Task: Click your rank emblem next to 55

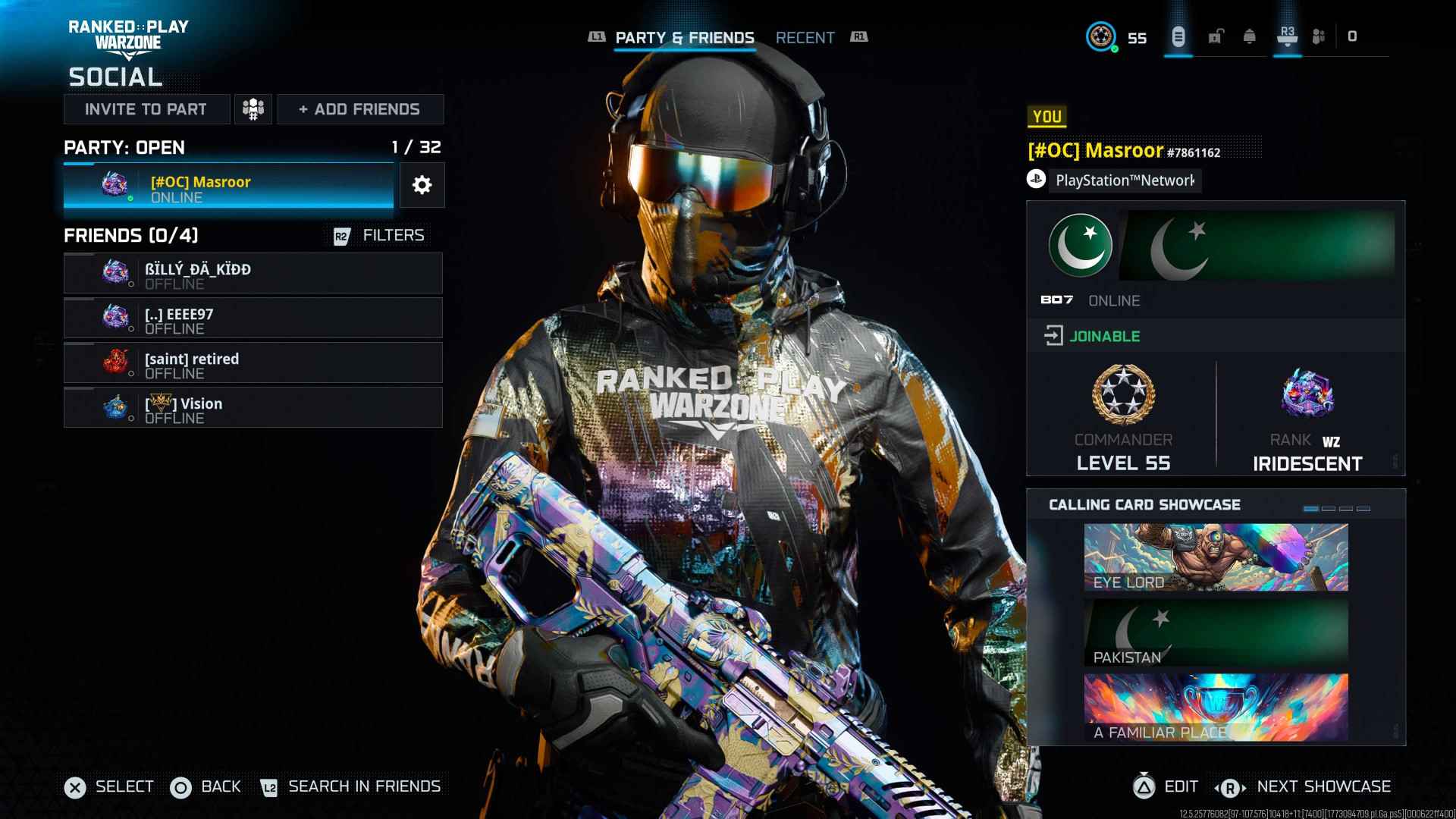Action: tap(1101, 37)
